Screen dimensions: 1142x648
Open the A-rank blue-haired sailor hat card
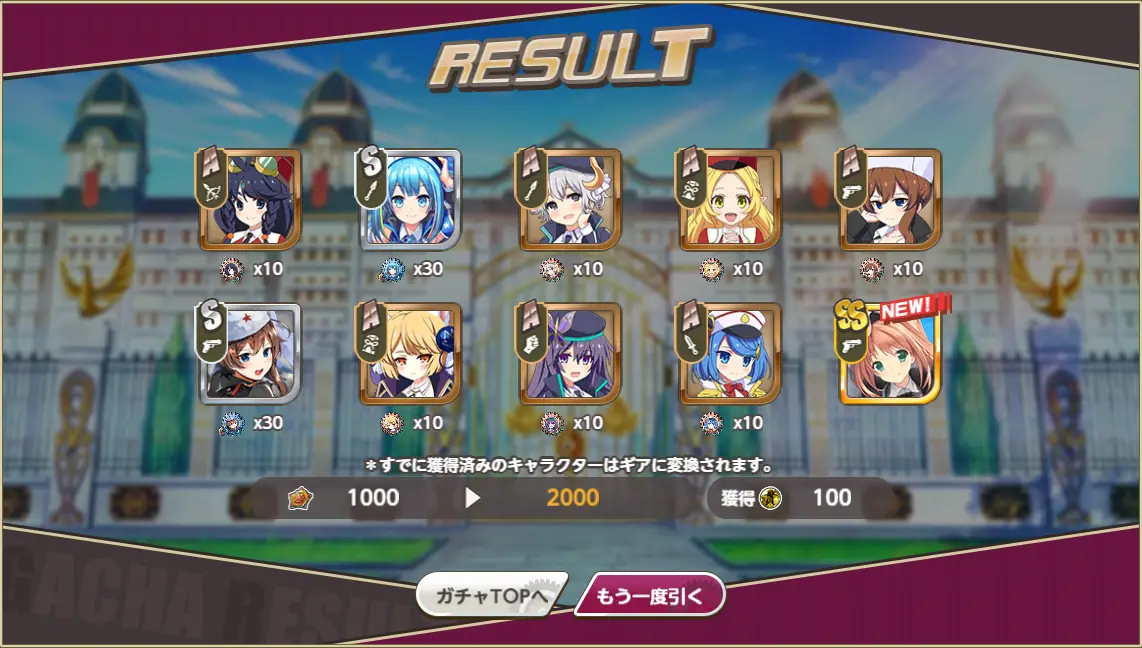[x=730, y=353]
